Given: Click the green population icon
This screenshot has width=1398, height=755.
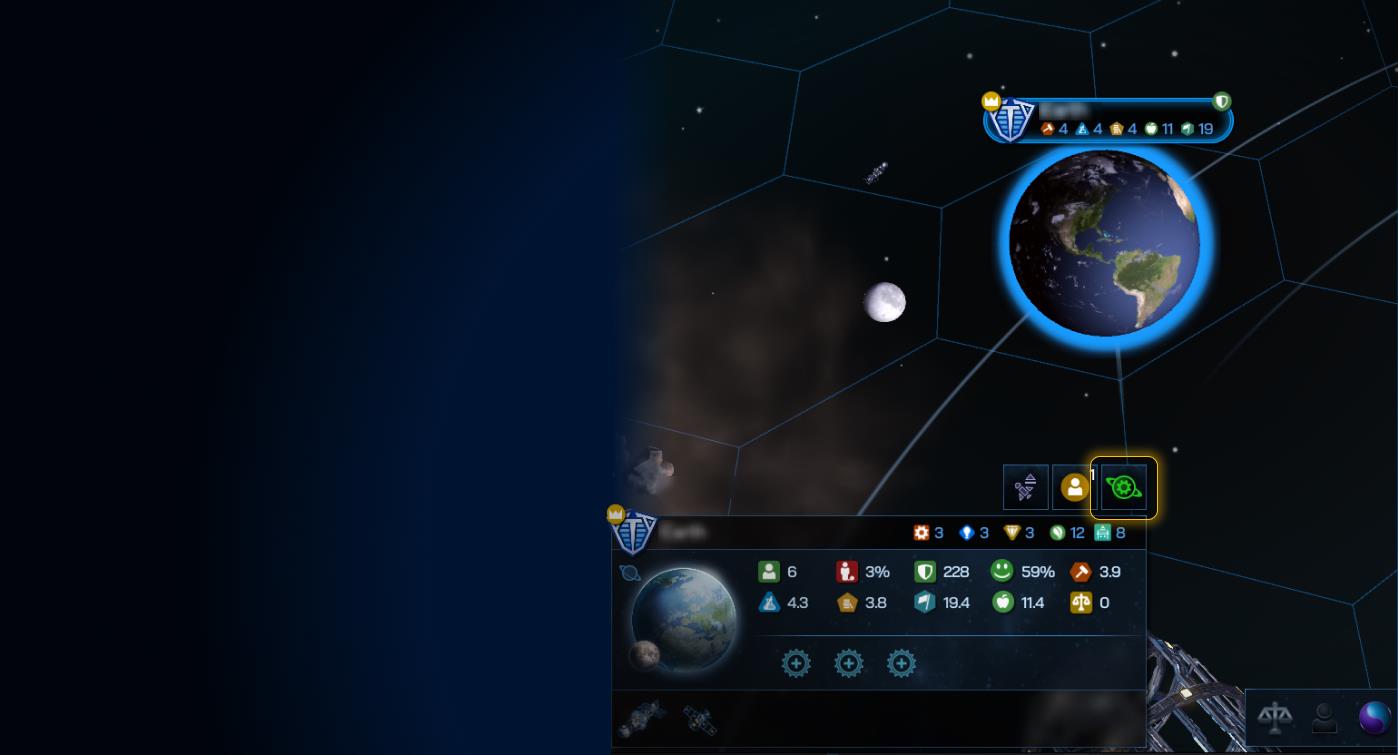Looking at the screenshot, I should (x=768, y=572).
